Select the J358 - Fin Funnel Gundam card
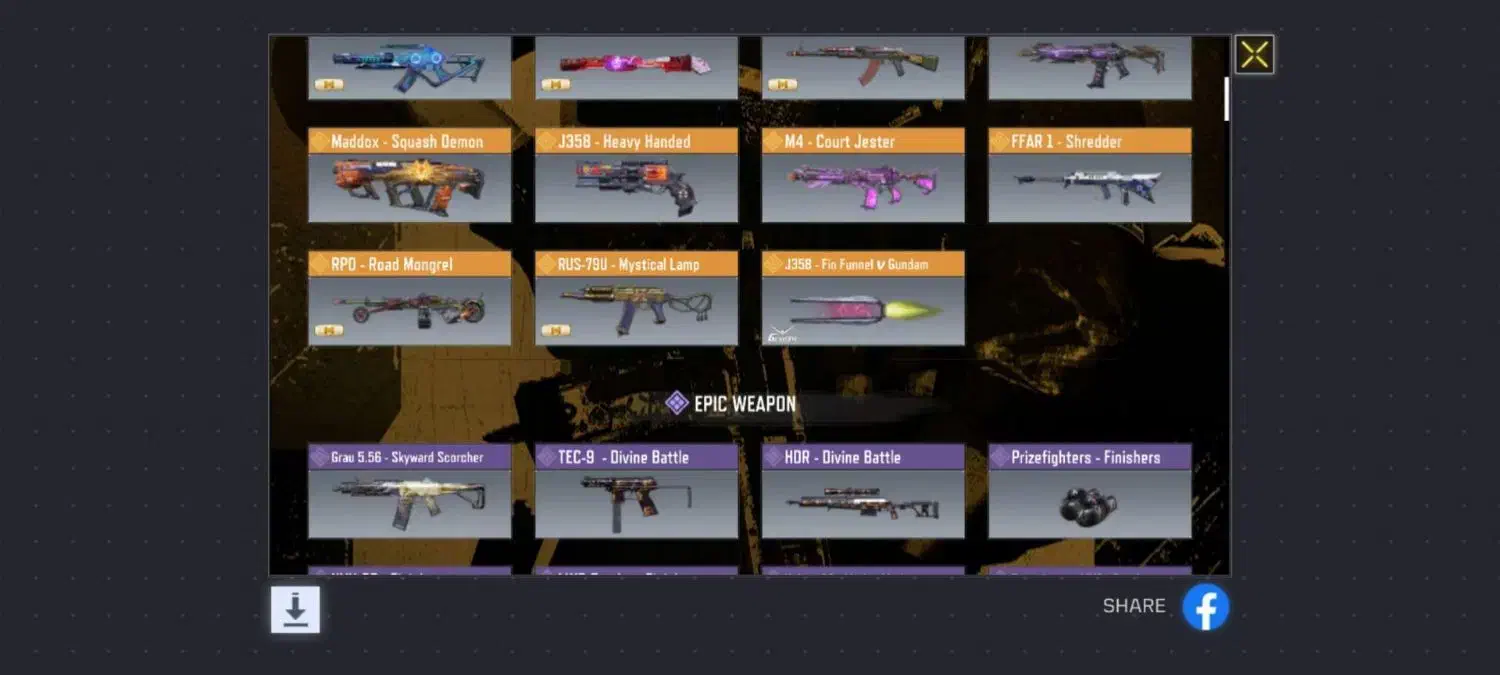The width and height of the screenshot is (1500, 675). click(x=863, y=299)
